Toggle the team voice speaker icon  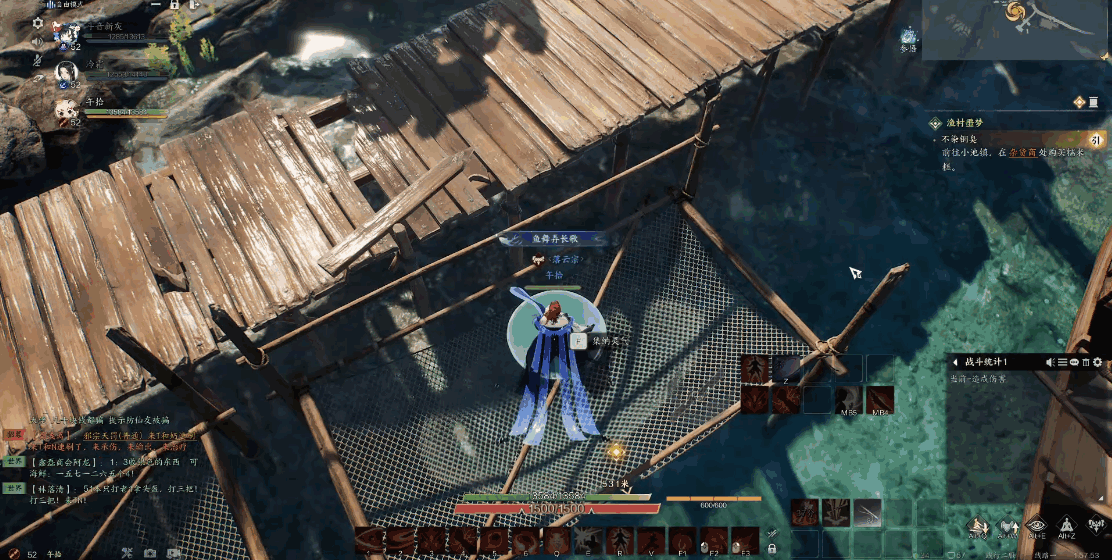click(38, 42)
